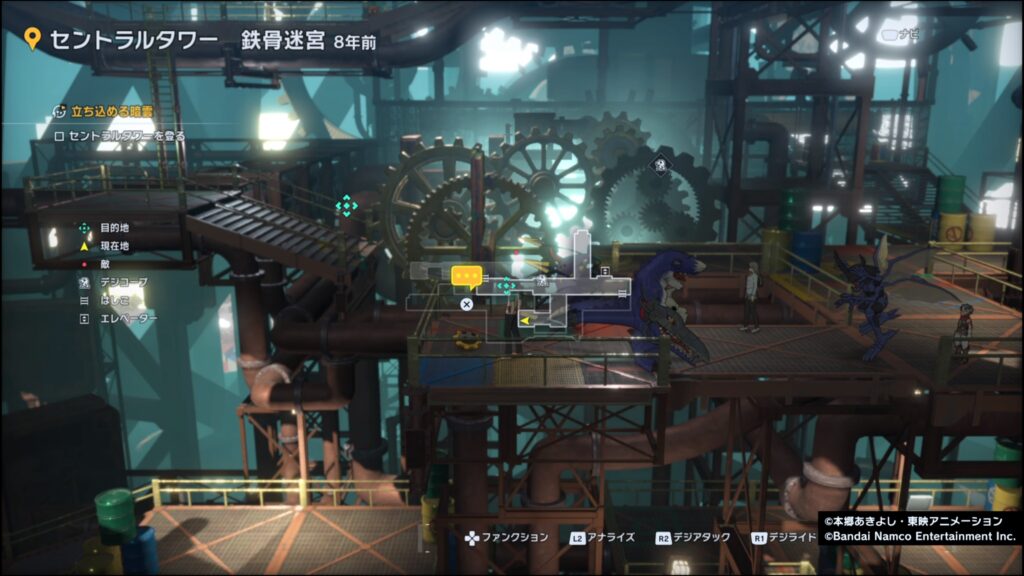The image size is (1024, 576).
Task: Toggle the セントラルタワーを登る objective checkbox
Action: (60, 136)
